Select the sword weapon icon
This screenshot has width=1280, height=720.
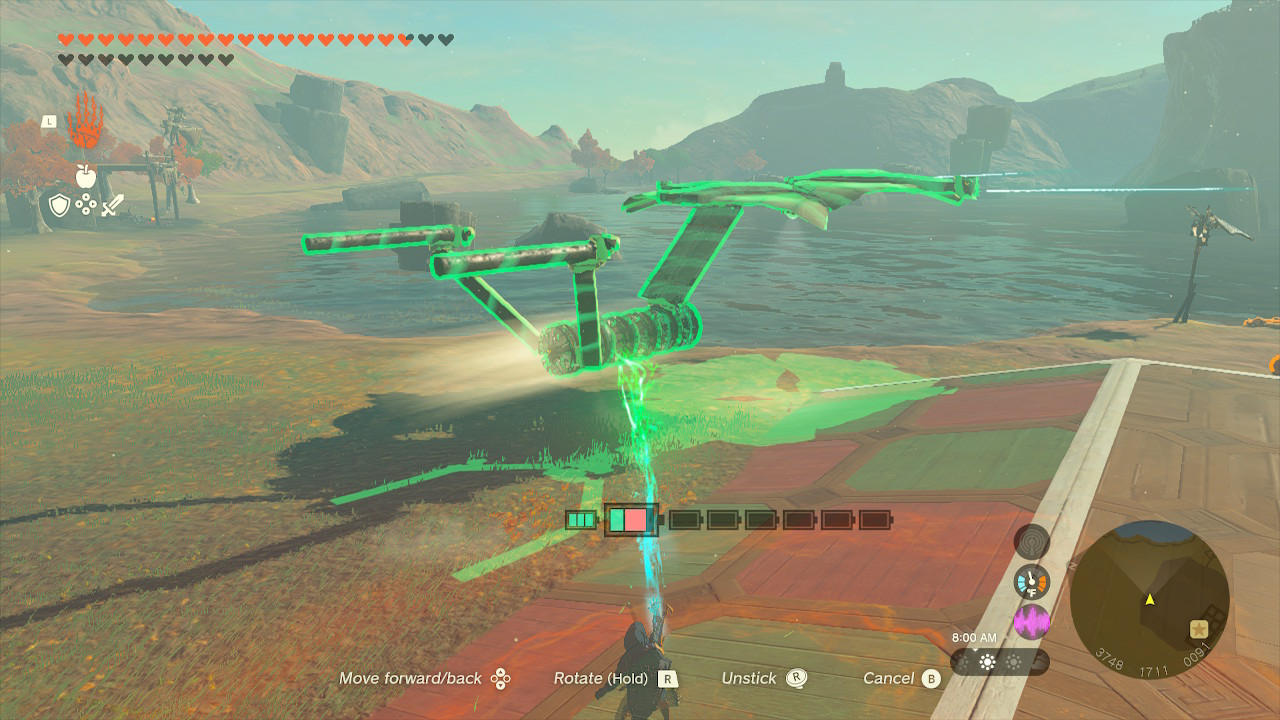coord(112,206)
